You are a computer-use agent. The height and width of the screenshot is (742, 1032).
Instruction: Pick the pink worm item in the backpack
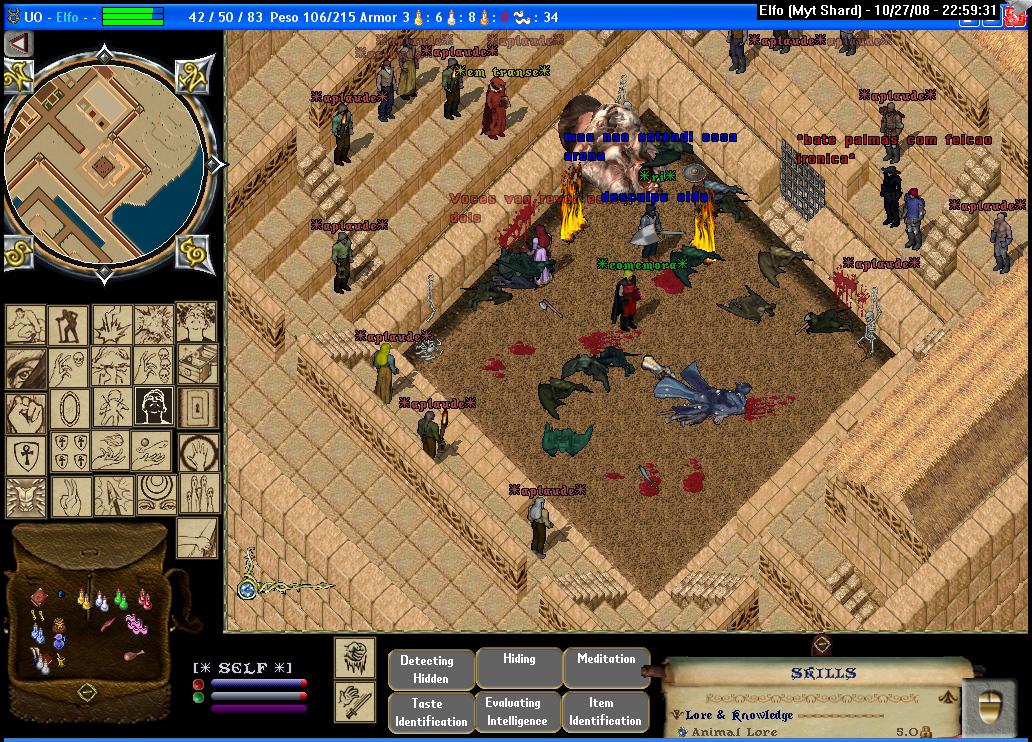tap(136, 625)
